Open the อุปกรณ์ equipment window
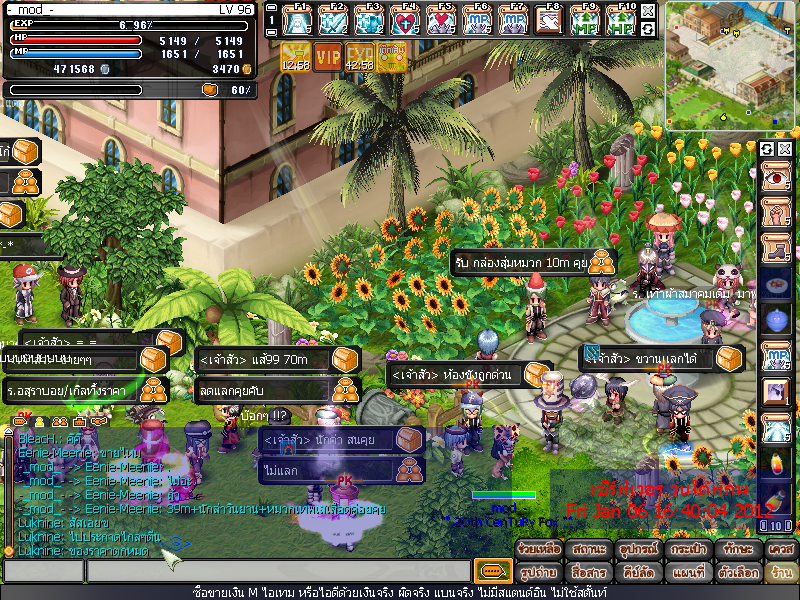 634,550
